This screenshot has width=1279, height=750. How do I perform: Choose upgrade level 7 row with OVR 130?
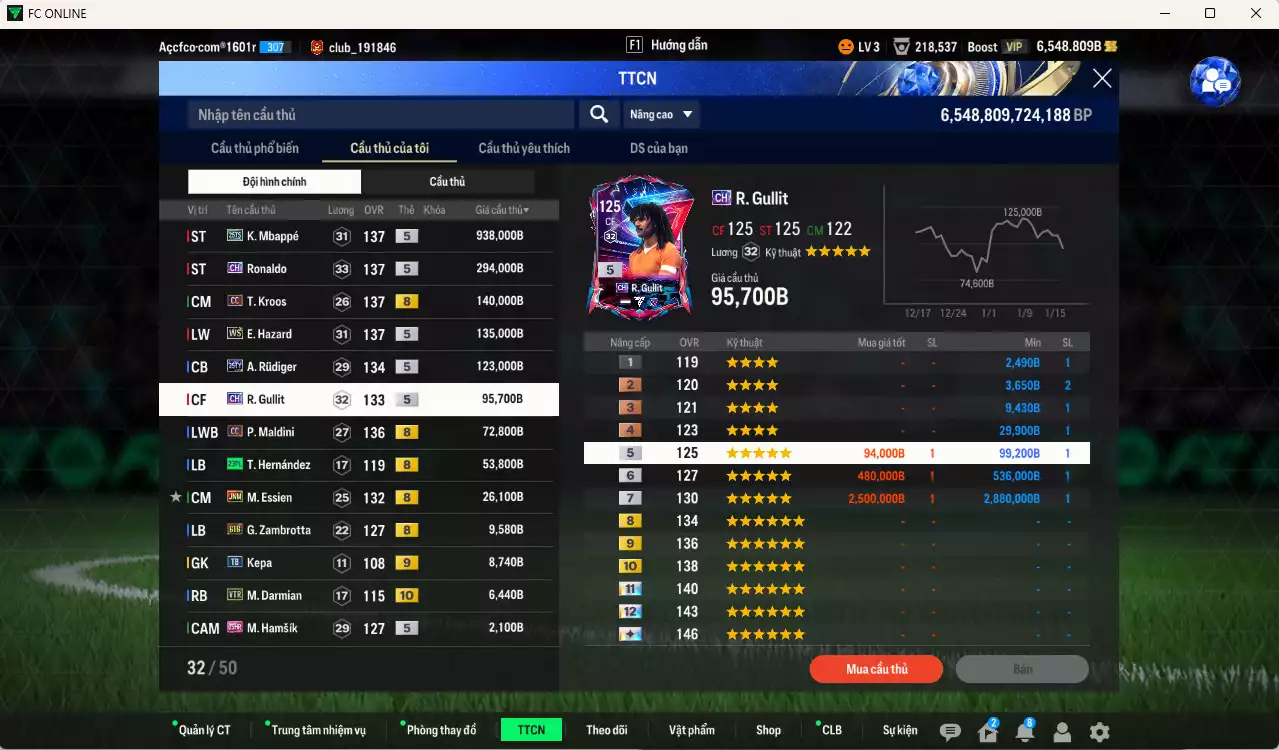click(x=836, y=498)
